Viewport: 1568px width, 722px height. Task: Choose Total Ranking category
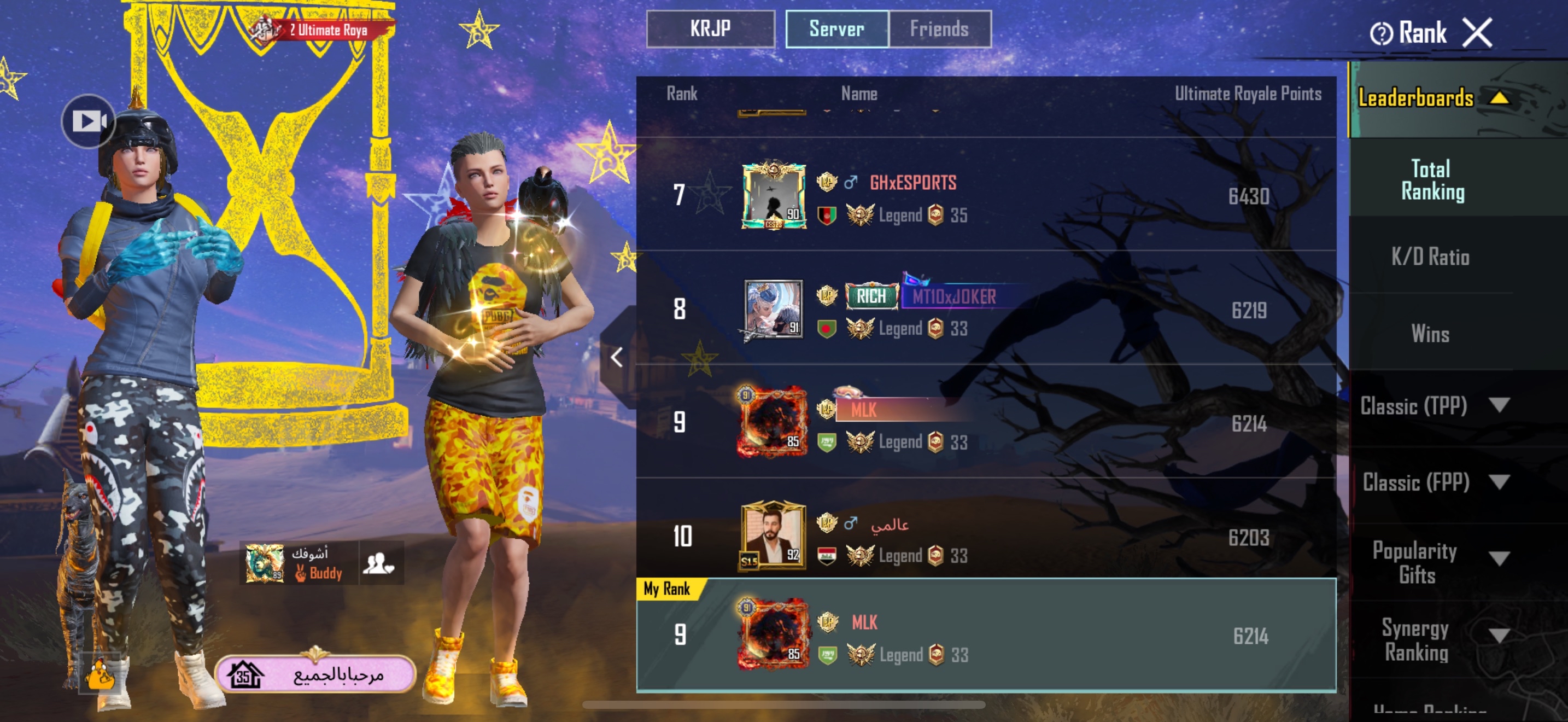(x=1432, y=180)
